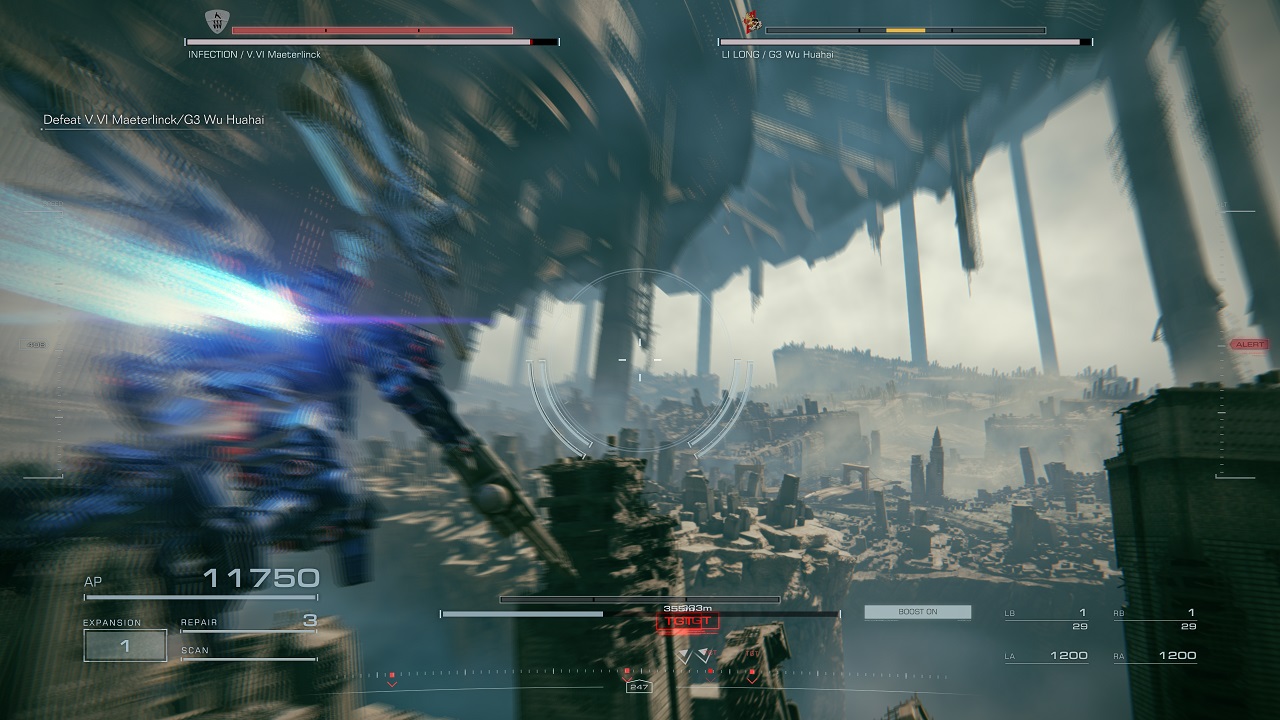This screenshot has width=1280, height=720.
Task: Click the red Alert warning indicator
Action: pyautogui.click(x=1249, y=344)
